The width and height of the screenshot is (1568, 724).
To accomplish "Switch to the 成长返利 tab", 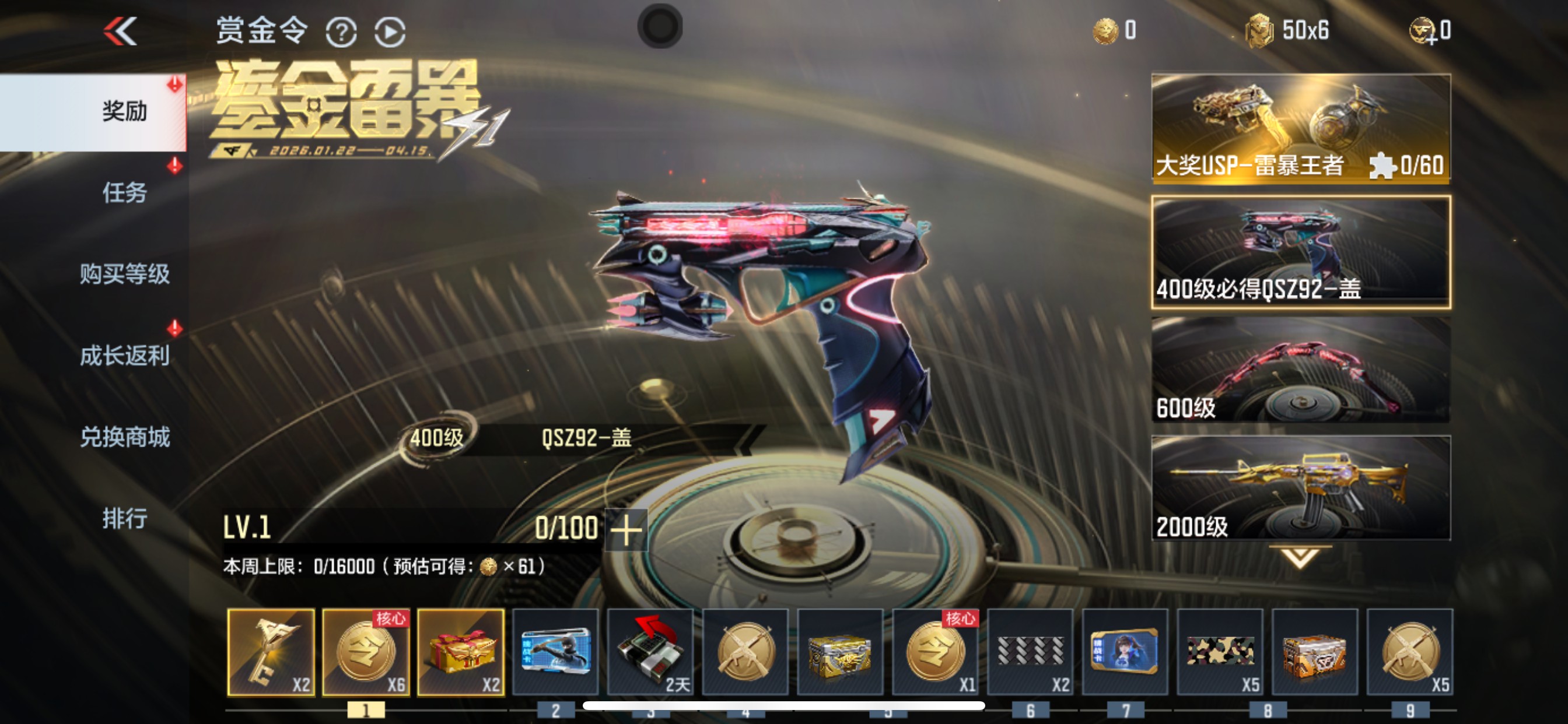I will [126, 356].
